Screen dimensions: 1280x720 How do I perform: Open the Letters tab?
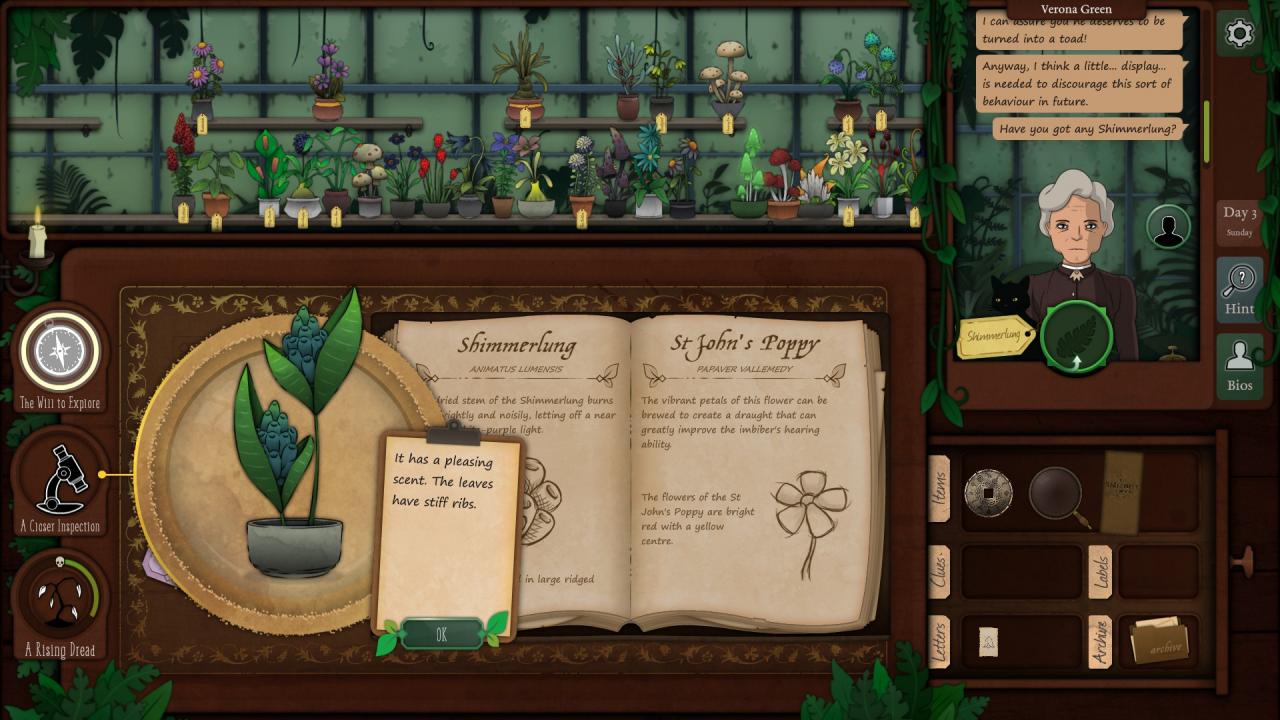tap(940, 641)
